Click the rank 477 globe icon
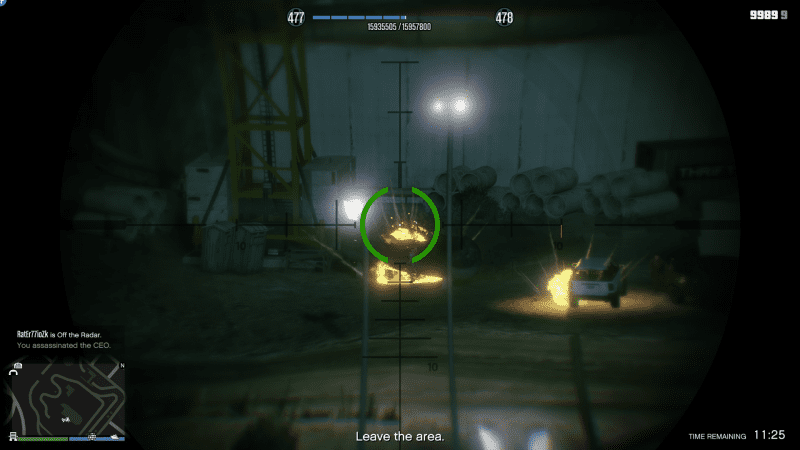Image resolution: width=800 pixels, height=450 pixels. tap(296, 18)
